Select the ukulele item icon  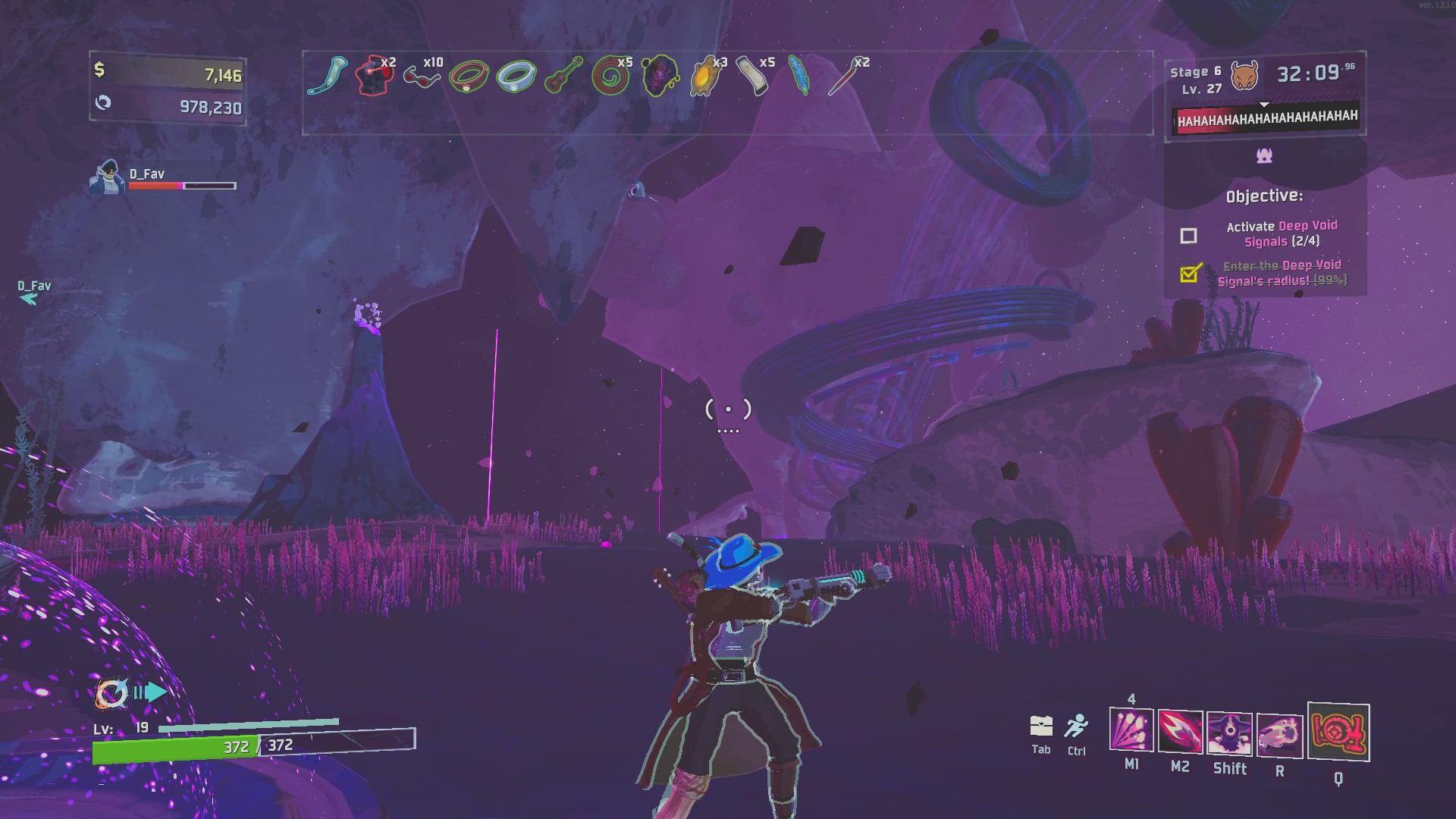pos(563,77)
